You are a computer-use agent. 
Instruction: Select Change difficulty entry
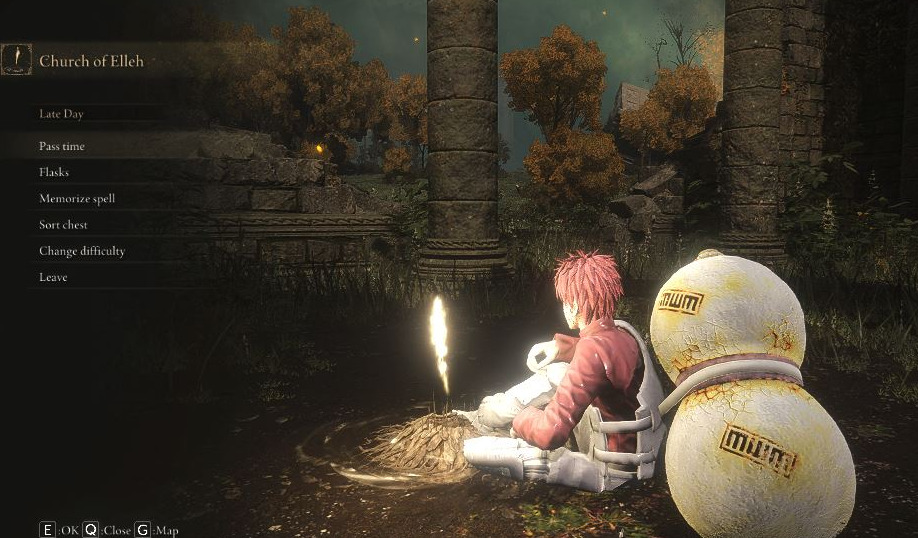coord(82,251)
